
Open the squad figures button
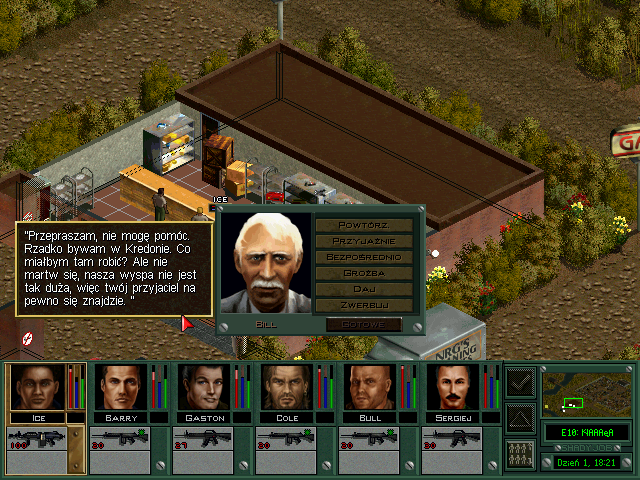(x=520, y=453)
